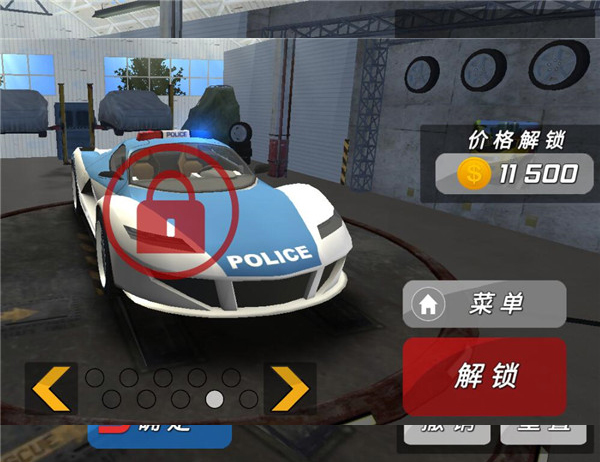
Task: Open the 菜单 menu with house icon
Action: (x=484, y=304)
